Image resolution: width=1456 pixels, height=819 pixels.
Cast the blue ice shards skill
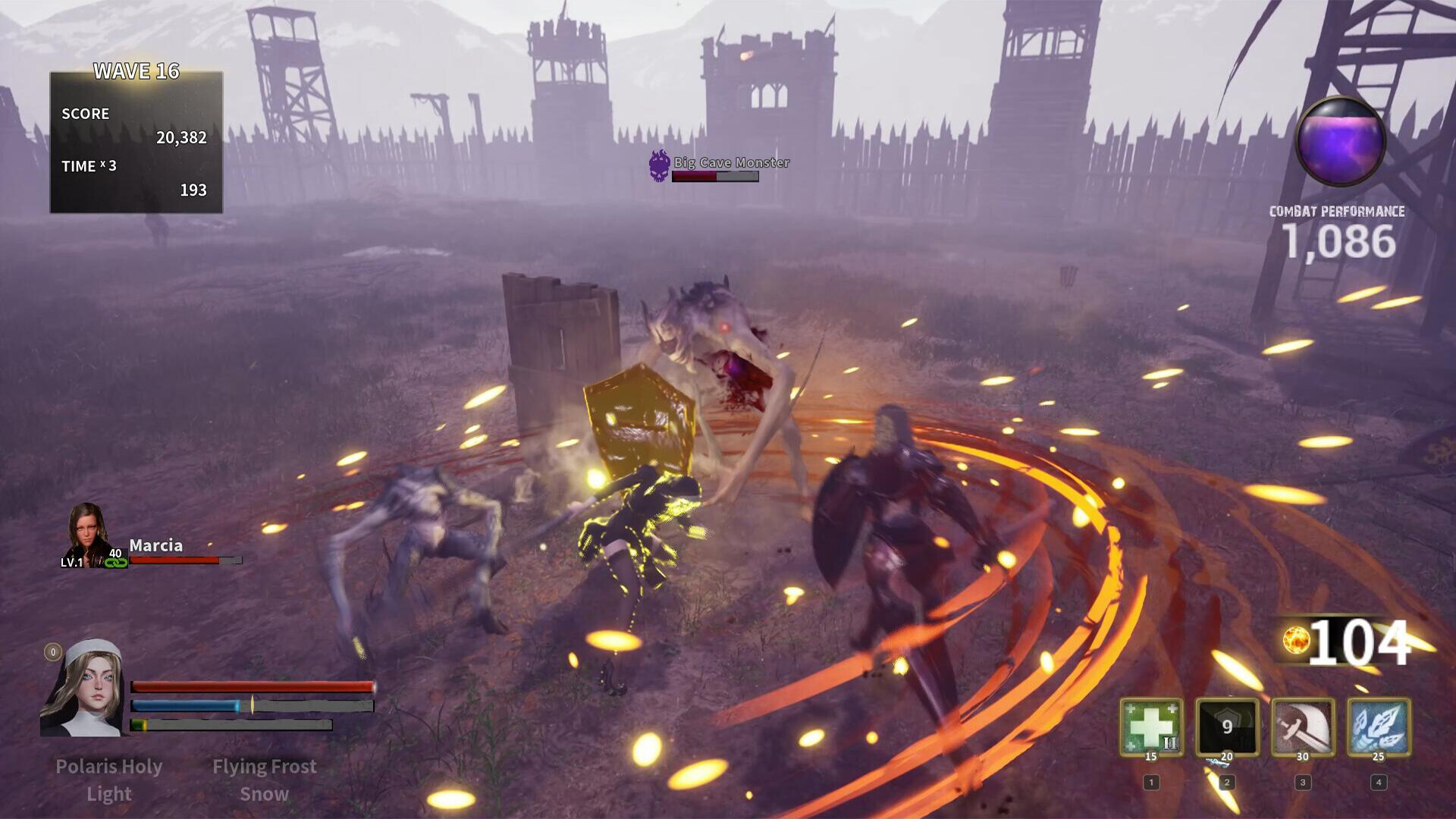pos(1379,726)
